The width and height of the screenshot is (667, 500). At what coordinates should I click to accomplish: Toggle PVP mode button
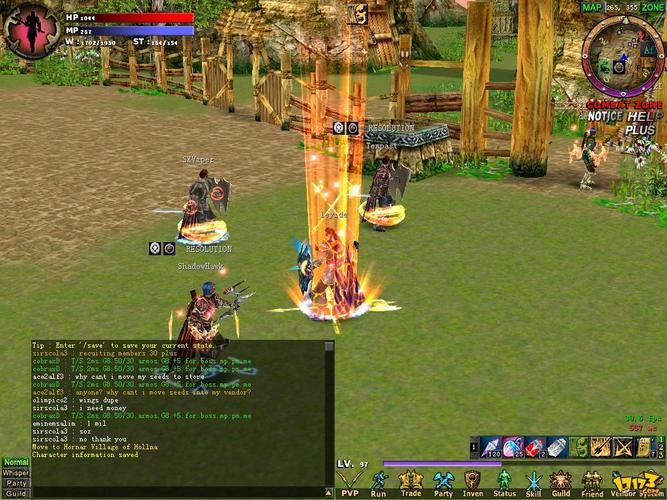(x=349, y=482)
